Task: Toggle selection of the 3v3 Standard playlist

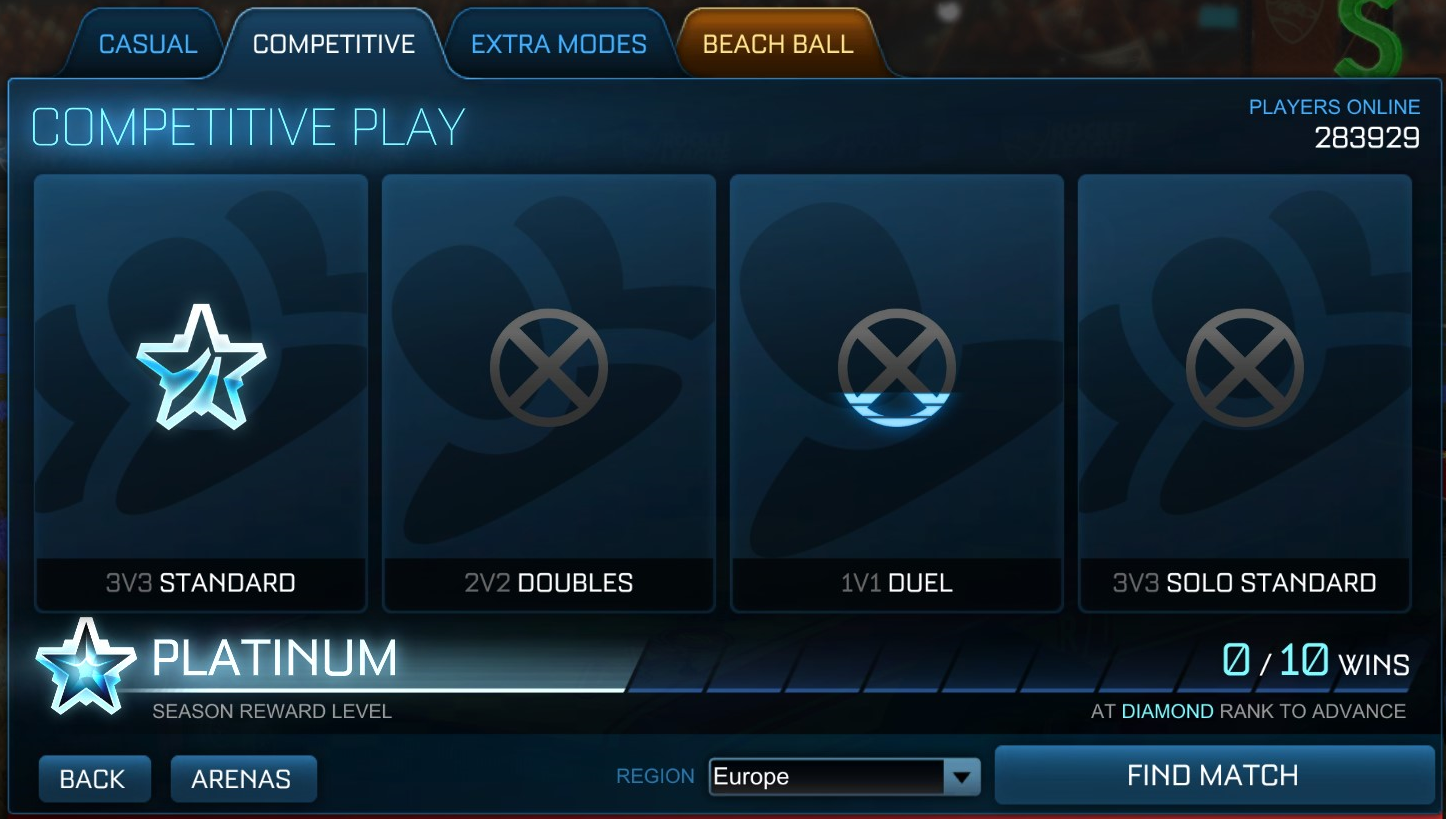Action: [200, 390]
